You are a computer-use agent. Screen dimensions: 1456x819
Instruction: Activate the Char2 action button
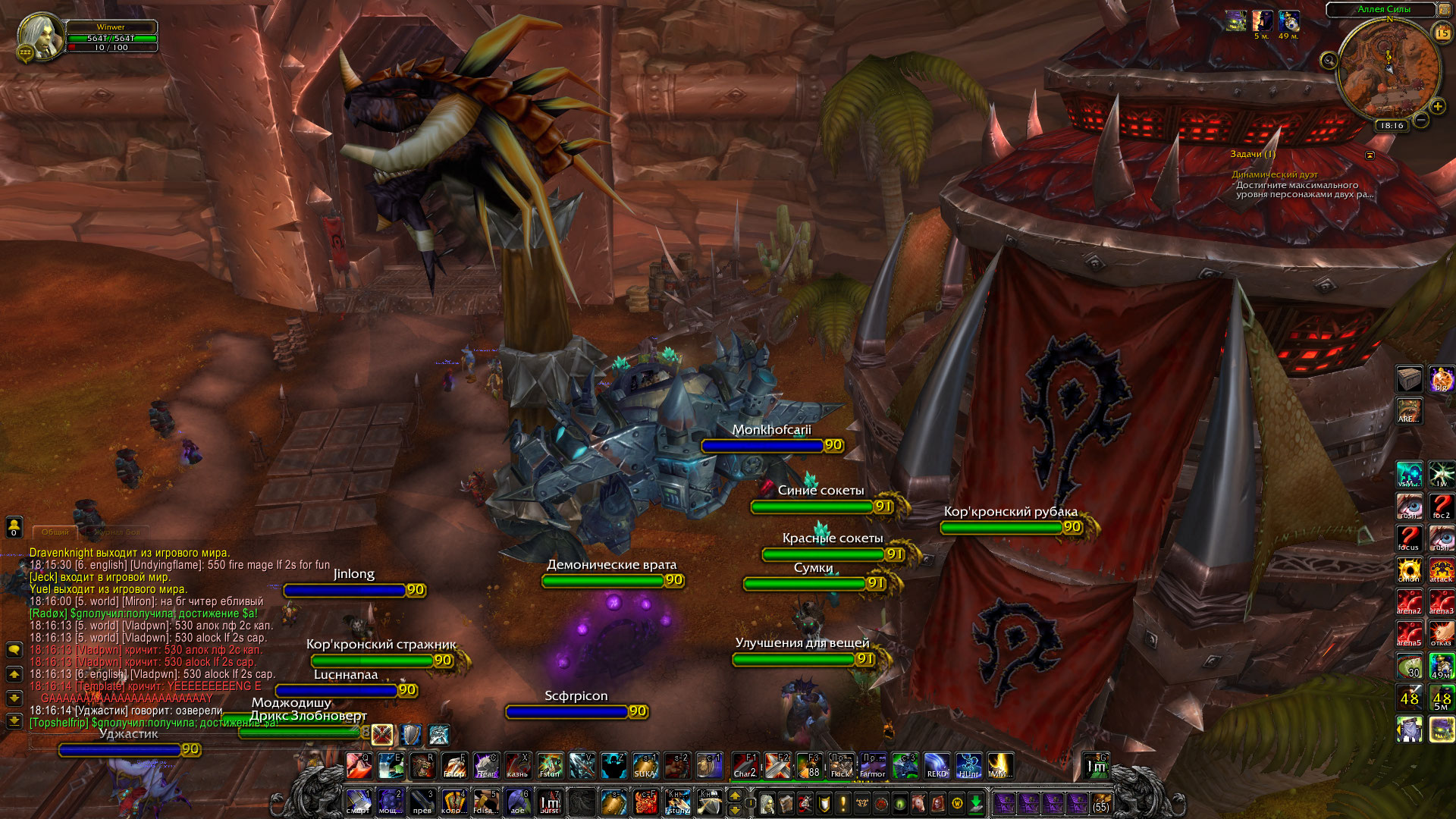tap(745, 766)
